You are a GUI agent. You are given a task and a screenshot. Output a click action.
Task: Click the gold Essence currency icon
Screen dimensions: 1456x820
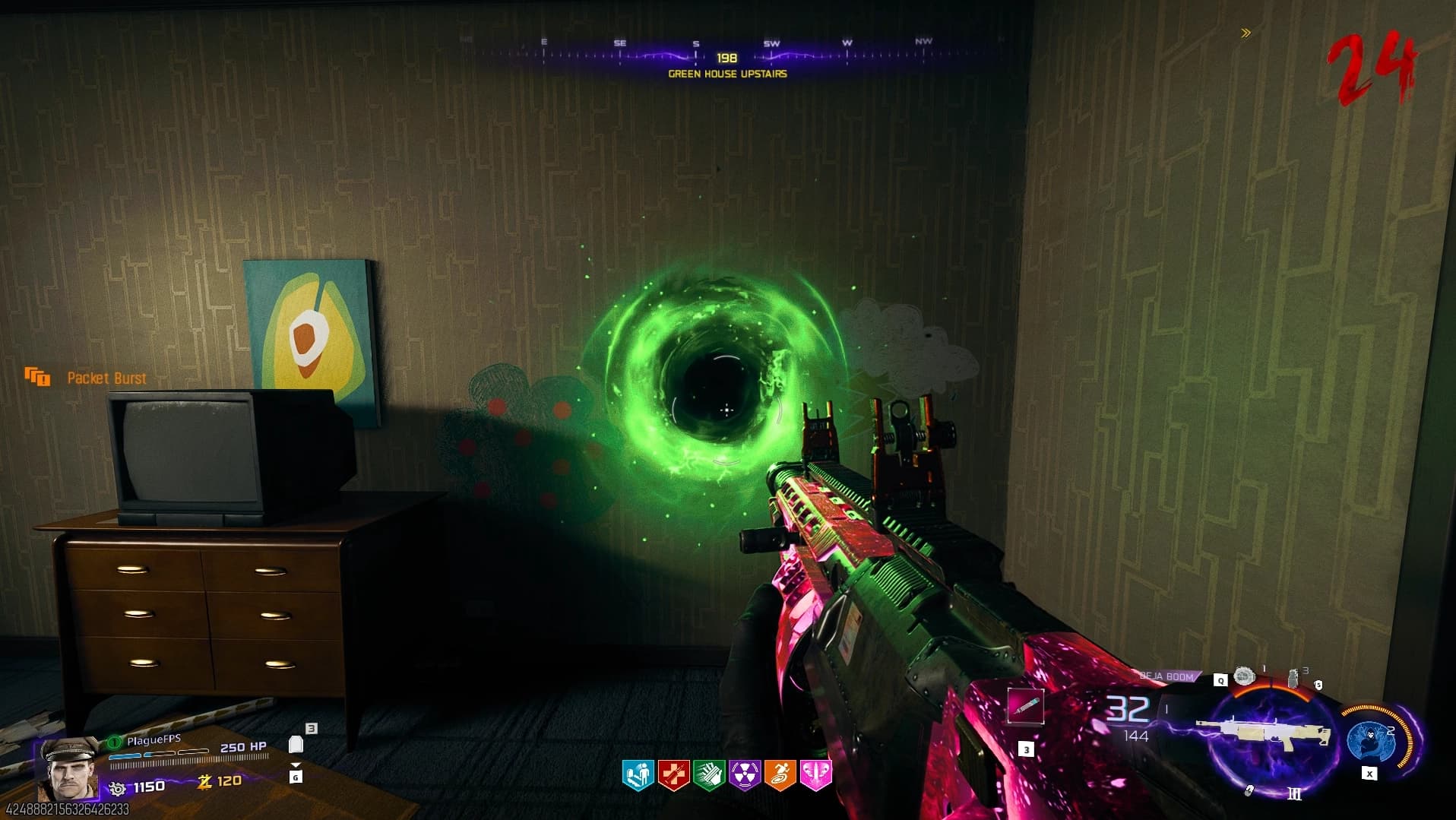[x=204, y=781]
